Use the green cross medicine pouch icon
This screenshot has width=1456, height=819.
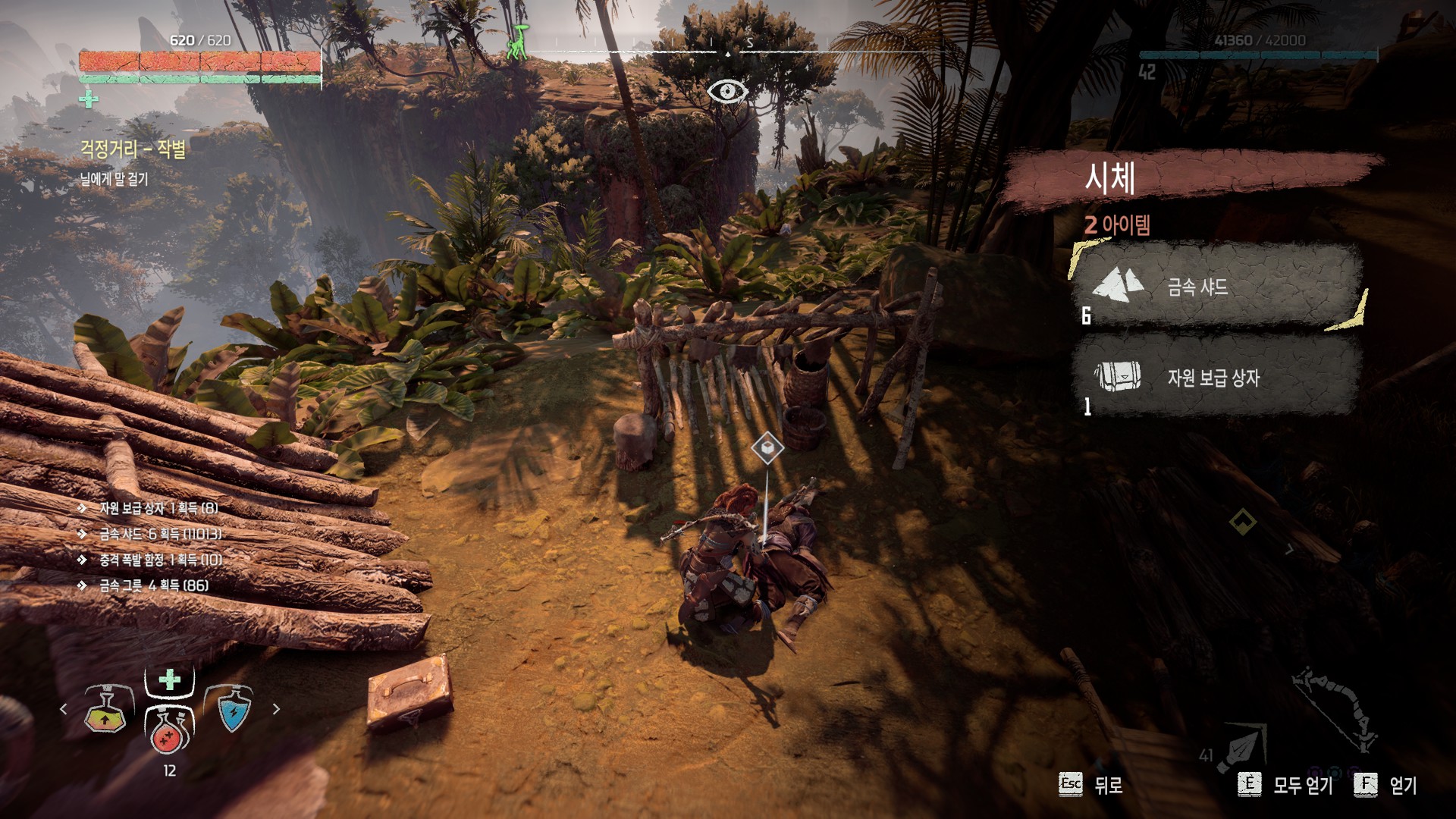(x=170, y=679)
